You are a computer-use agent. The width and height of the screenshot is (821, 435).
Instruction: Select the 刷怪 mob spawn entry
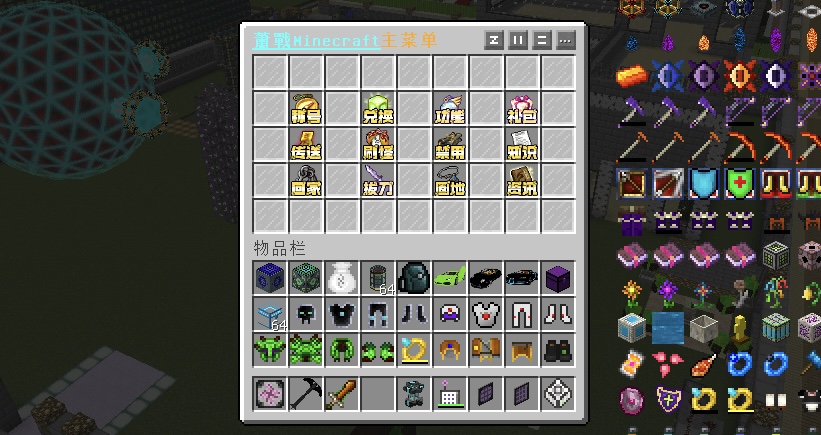point(377,145)
